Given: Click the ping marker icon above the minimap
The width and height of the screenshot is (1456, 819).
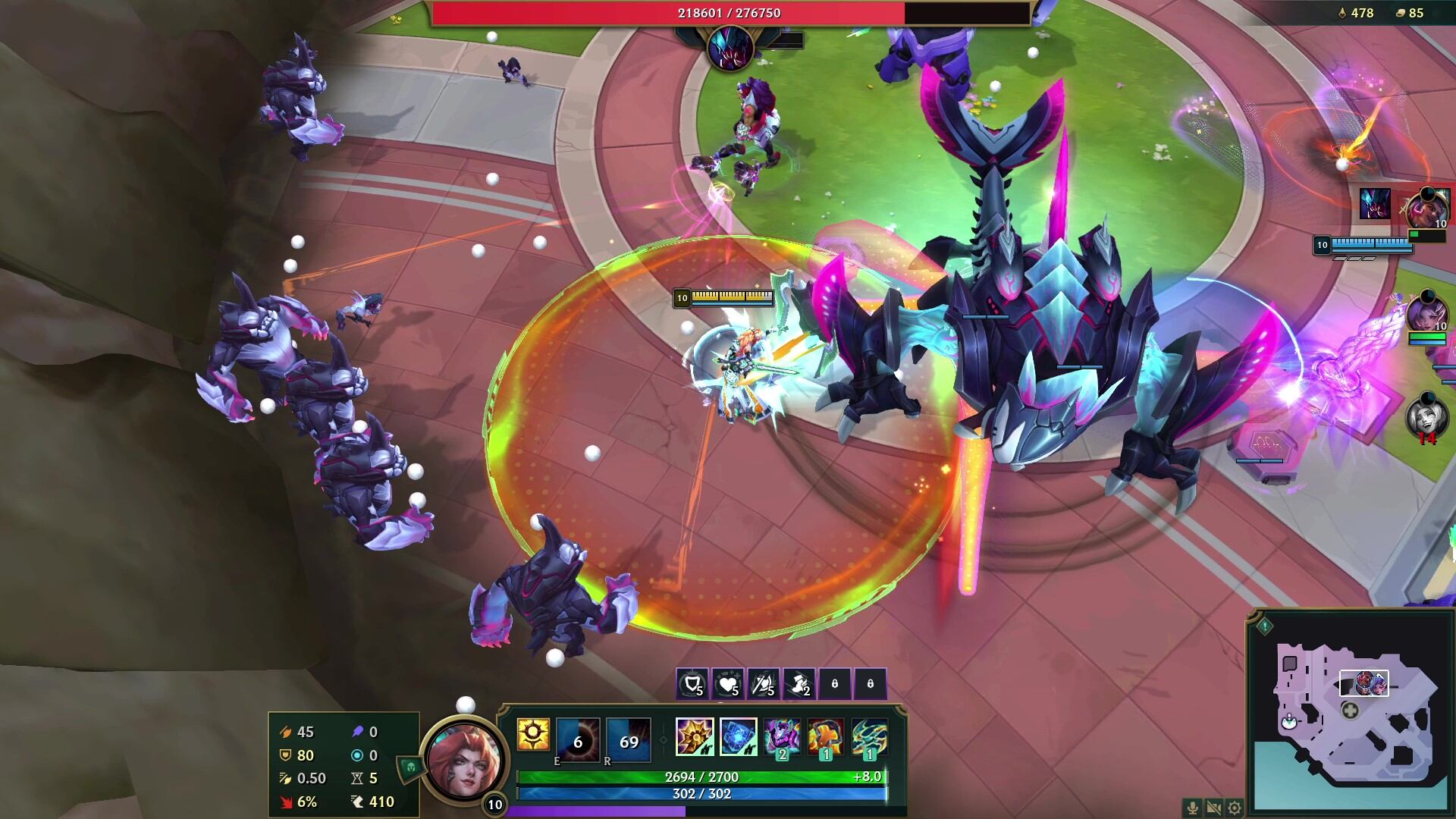Looking at the screenshot, I should pos(1265,627).
